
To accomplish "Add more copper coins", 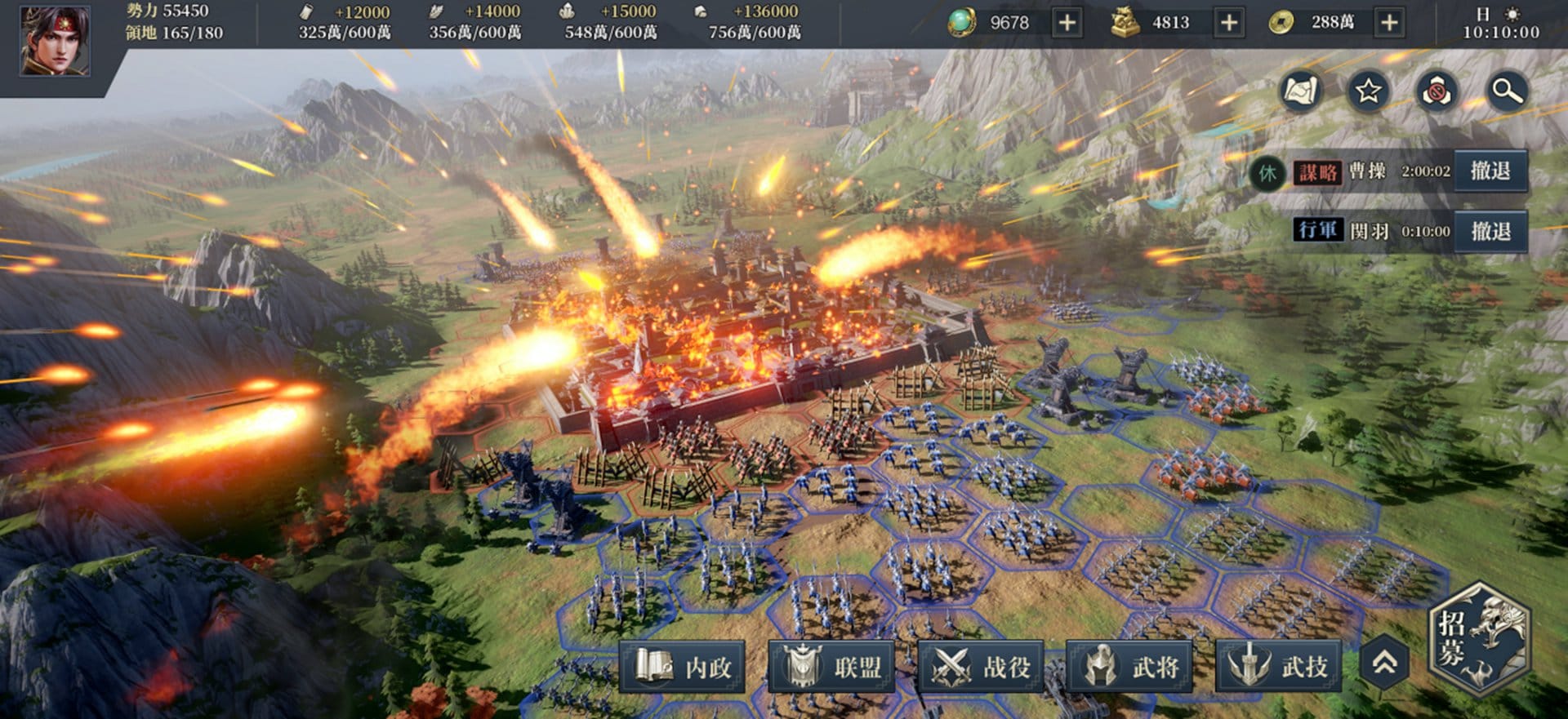I will pyautogui.click(x=1389, y=23).
